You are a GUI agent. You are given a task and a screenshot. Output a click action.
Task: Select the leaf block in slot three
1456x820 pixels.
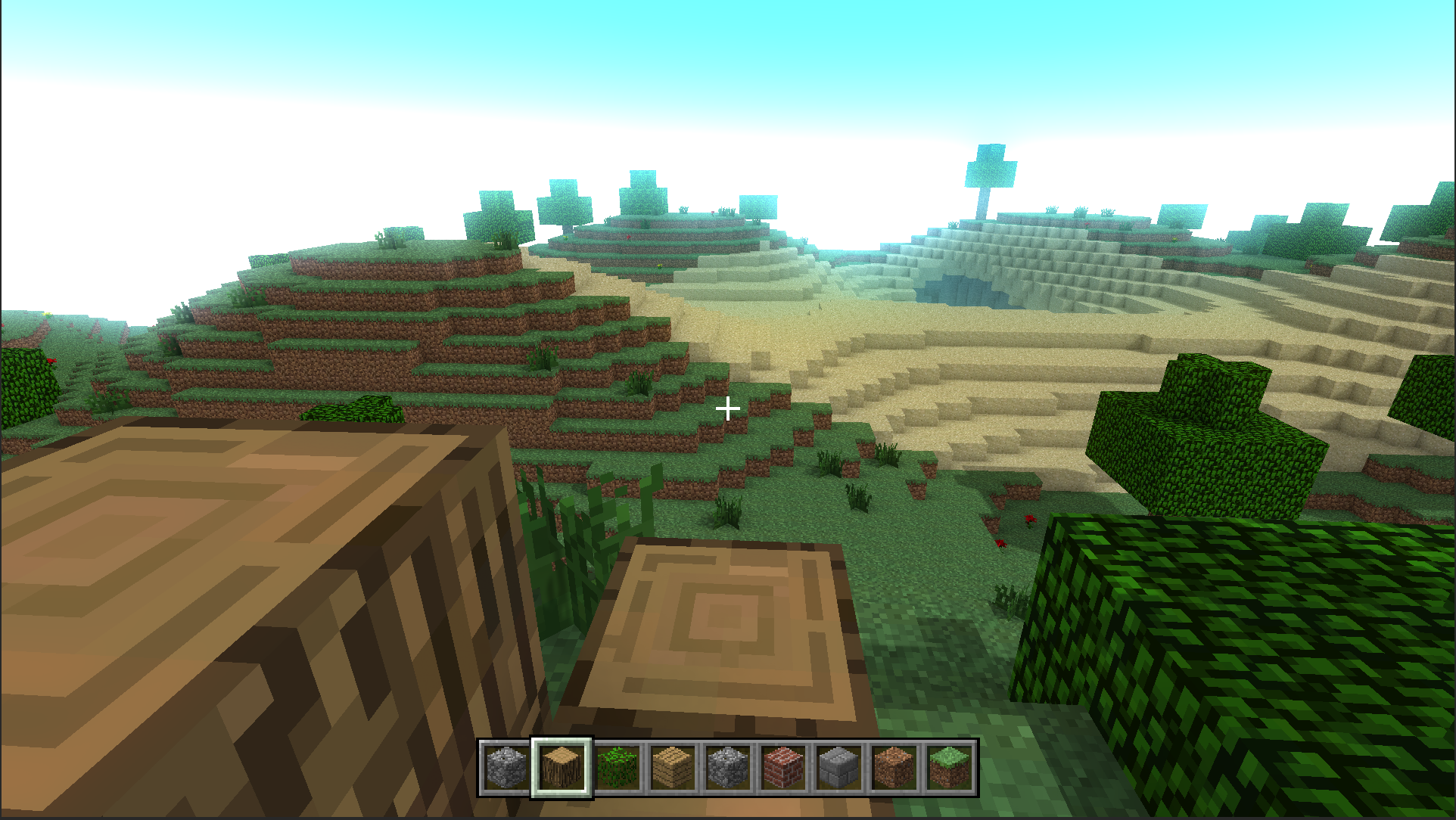[x=617, y=767]
